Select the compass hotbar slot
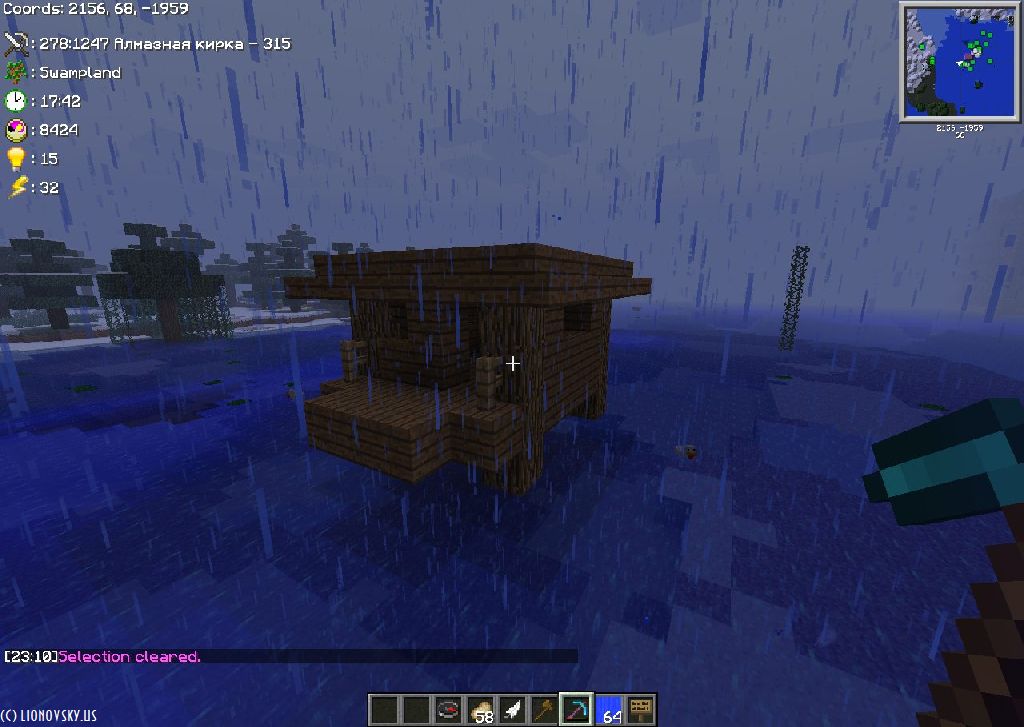Viewport: 1024px width, 727px height. click(448, 710)
